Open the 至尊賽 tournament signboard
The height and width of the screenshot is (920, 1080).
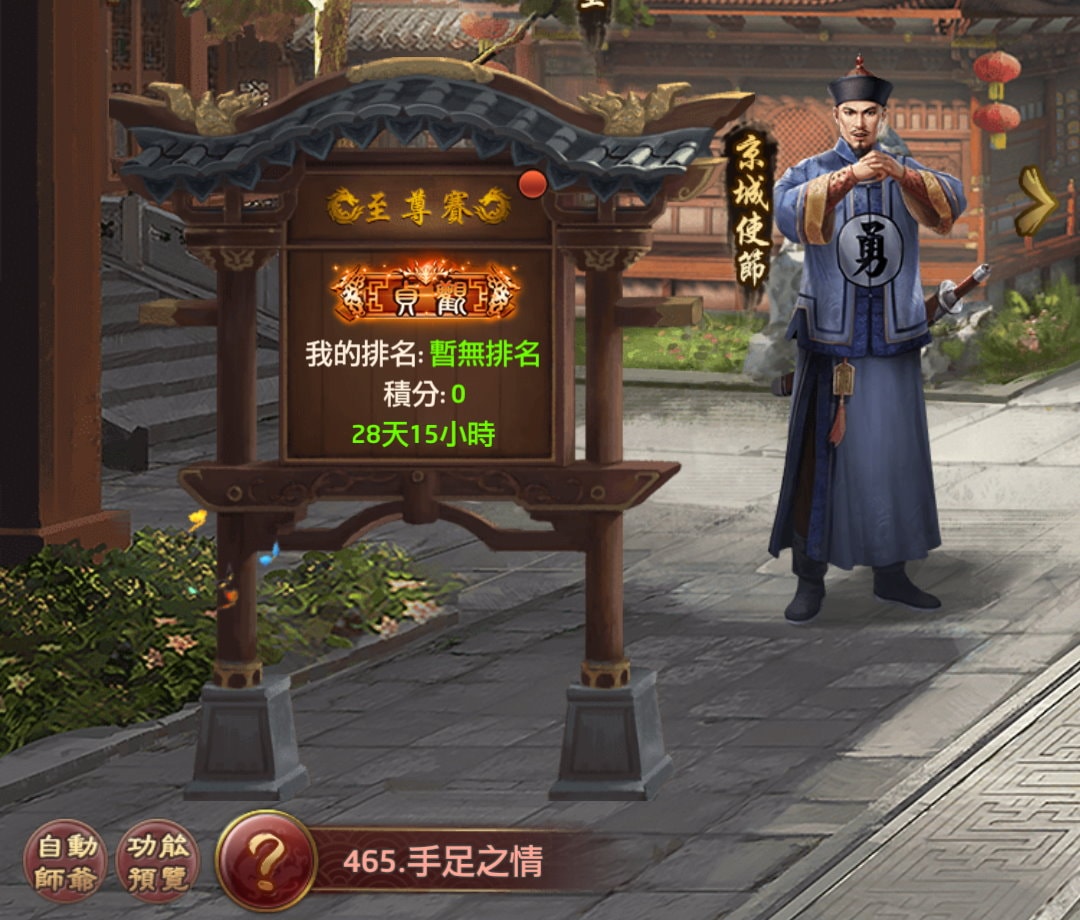pos(420,207)
